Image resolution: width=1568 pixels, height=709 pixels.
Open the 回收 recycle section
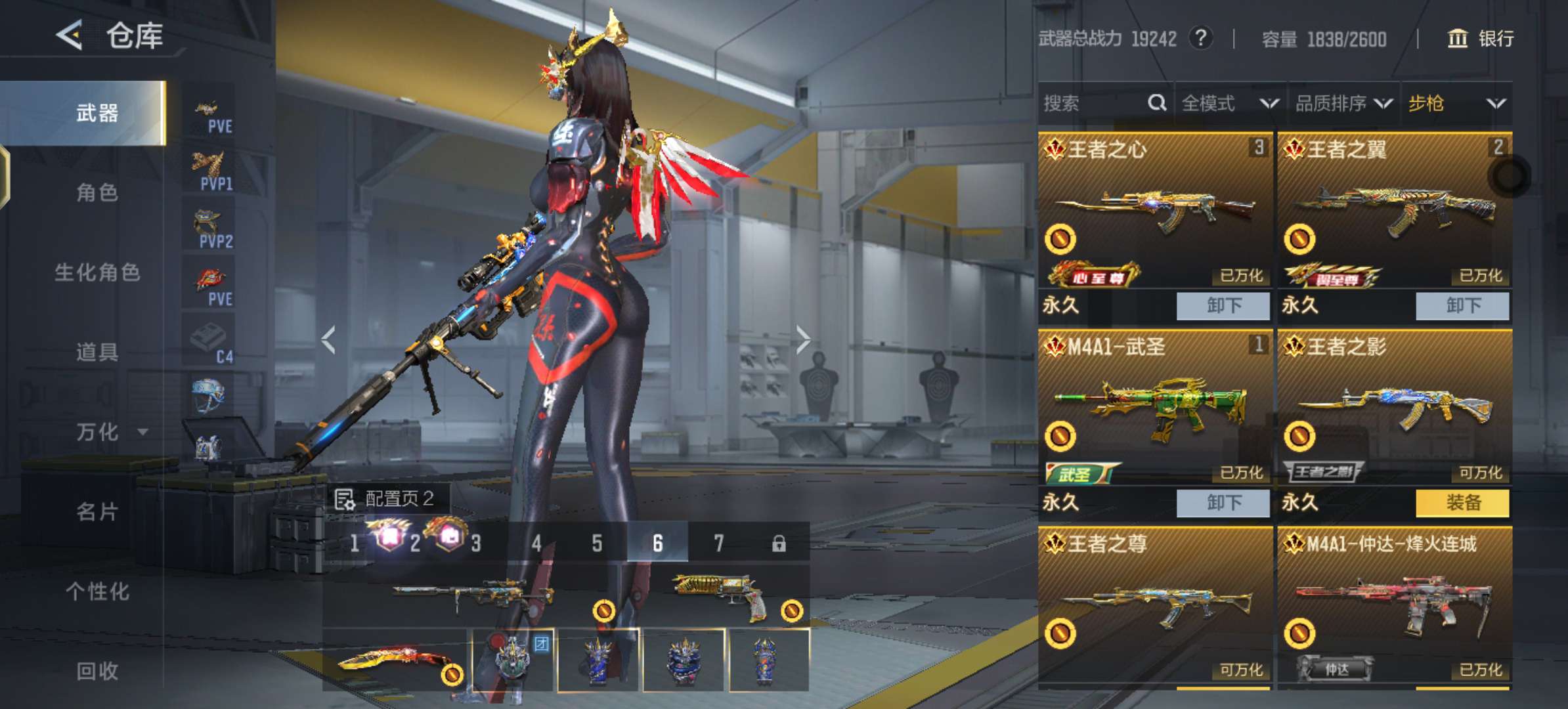tap(97, 671)
